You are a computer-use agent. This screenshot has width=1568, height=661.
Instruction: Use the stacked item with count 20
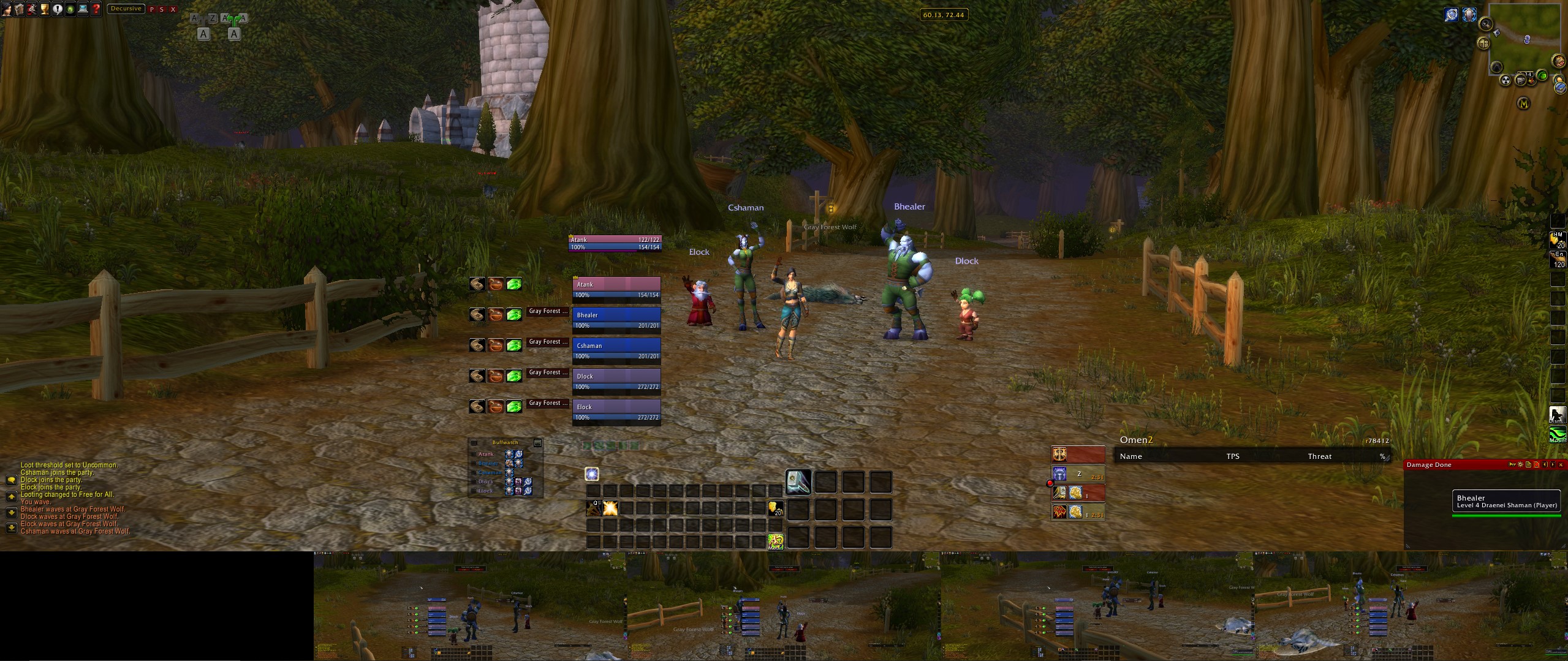click(x=775, y=508)
